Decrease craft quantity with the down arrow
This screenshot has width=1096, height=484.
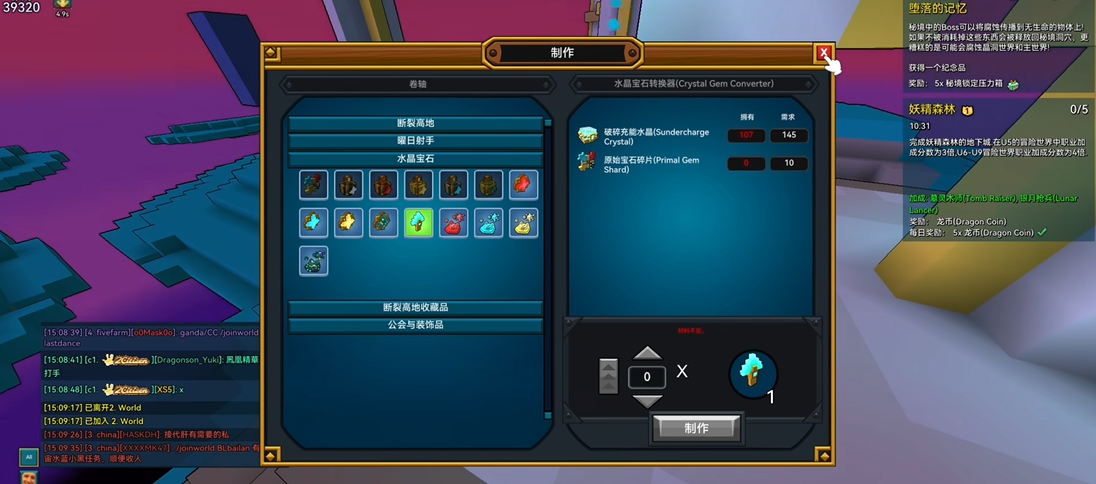[x=648, y=400]
